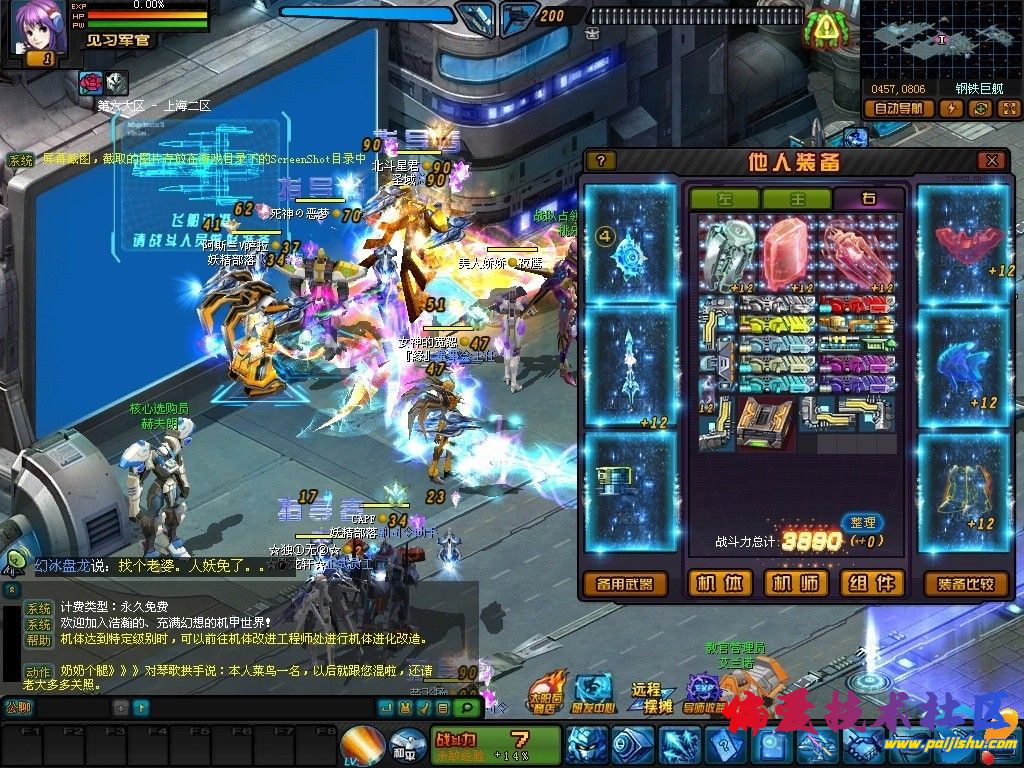Close the 他人装备 equipment window
The width and height of the screenshot is (1024, 768).
click(x=990, y=160)
